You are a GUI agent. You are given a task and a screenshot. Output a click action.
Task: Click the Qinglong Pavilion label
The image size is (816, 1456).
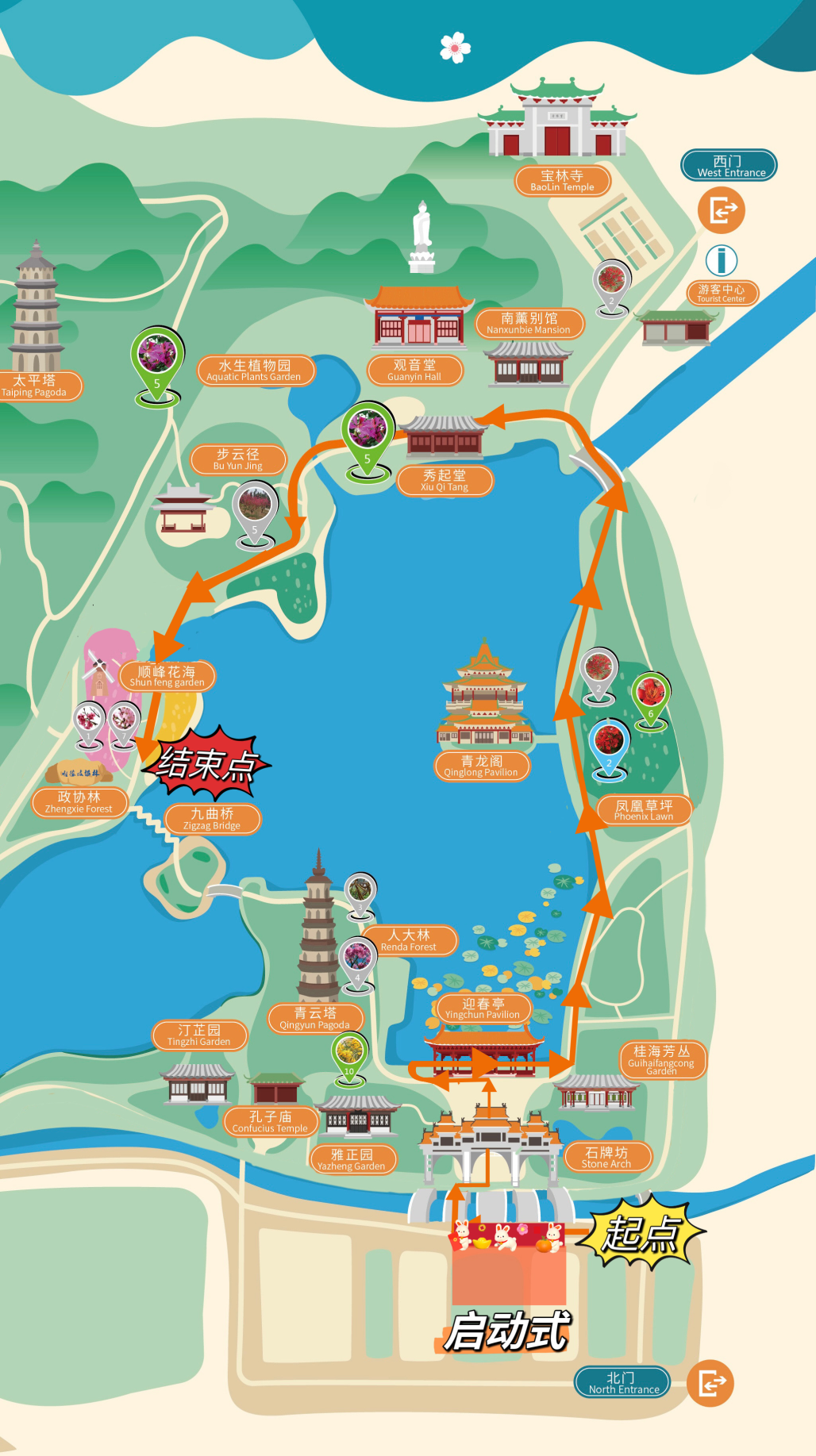coord(481,766)
